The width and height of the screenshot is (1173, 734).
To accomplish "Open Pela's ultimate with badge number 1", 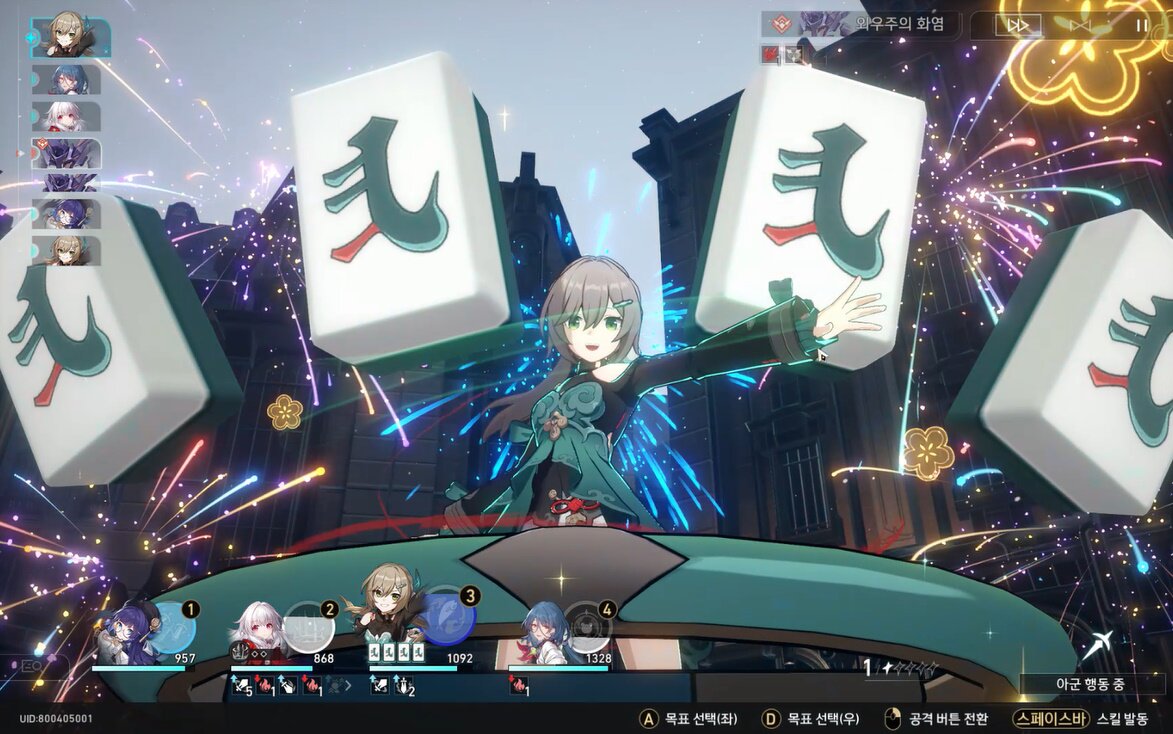I will [x=174, y=627].
